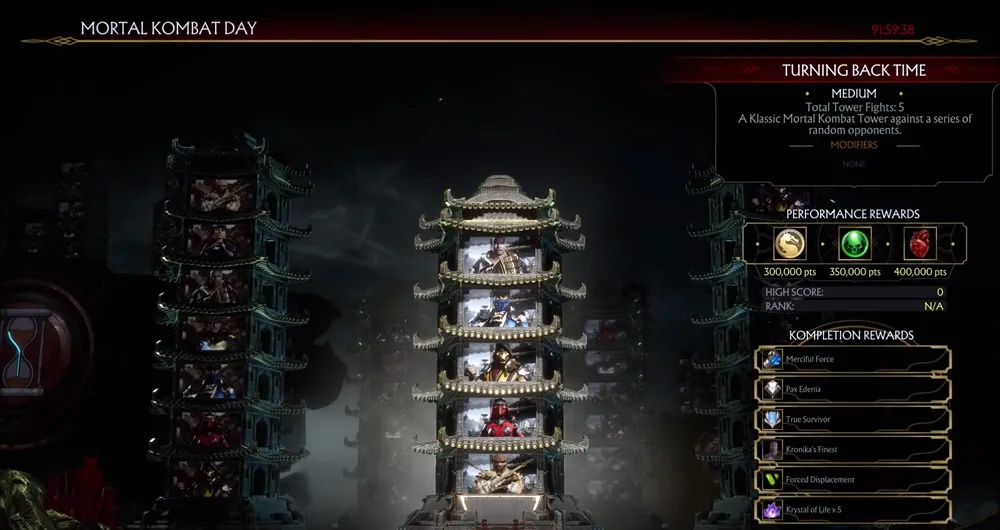This screenshot has height=530, width=1000.
Task: Choose the dimmed tower on the left
Action: [221, 320]
